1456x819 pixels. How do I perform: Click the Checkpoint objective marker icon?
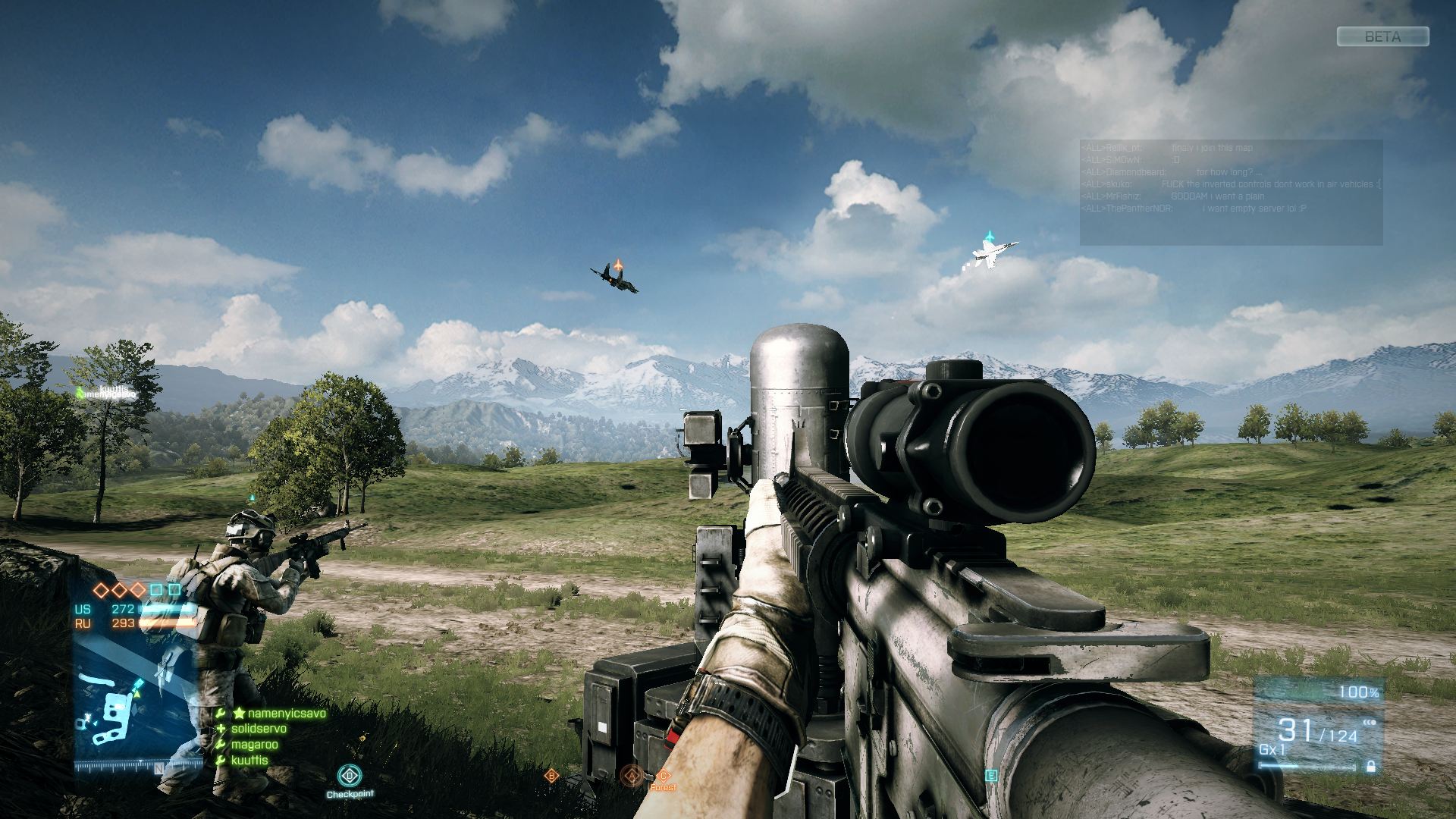click(x=349, y=775)
